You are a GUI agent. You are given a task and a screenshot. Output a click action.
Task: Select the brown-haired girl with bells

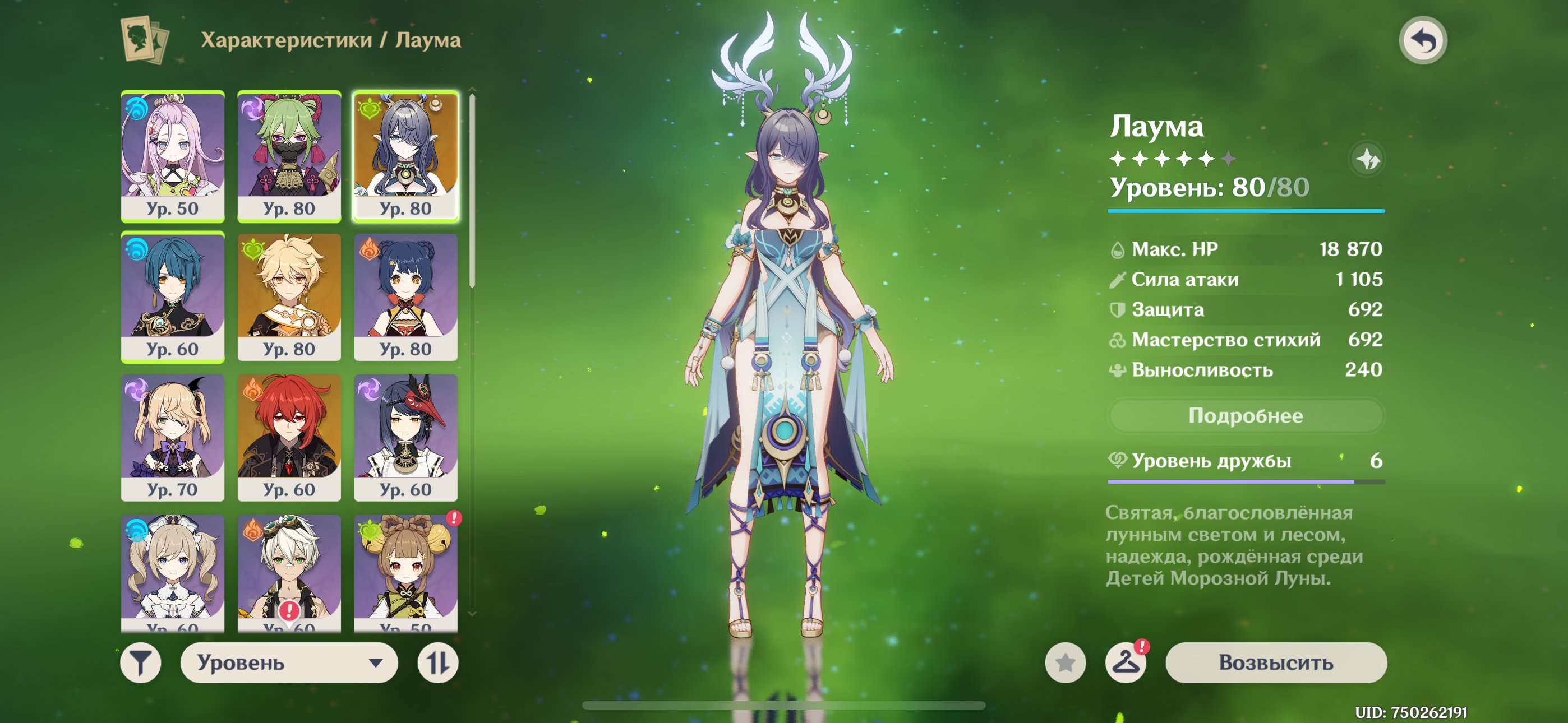pyautogui.click(x=405, y=572)
